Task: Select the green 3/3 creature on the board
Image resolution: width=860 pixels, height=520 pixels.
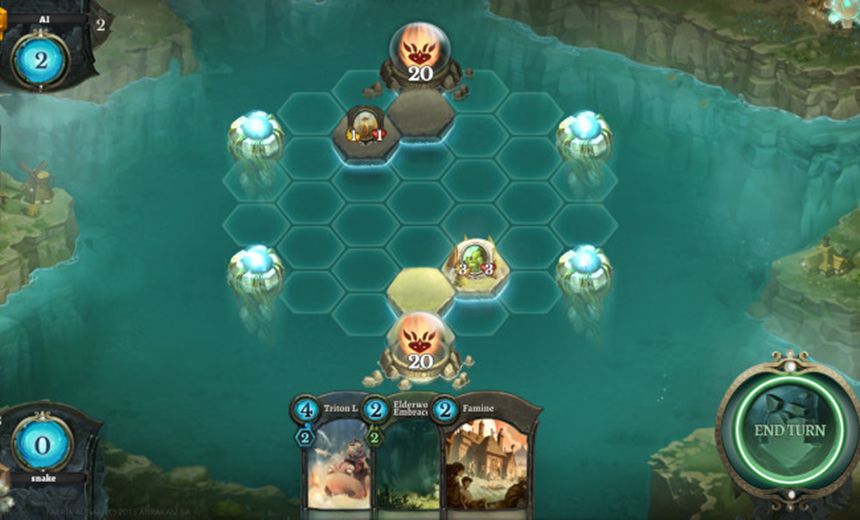Action: point(474,264)
